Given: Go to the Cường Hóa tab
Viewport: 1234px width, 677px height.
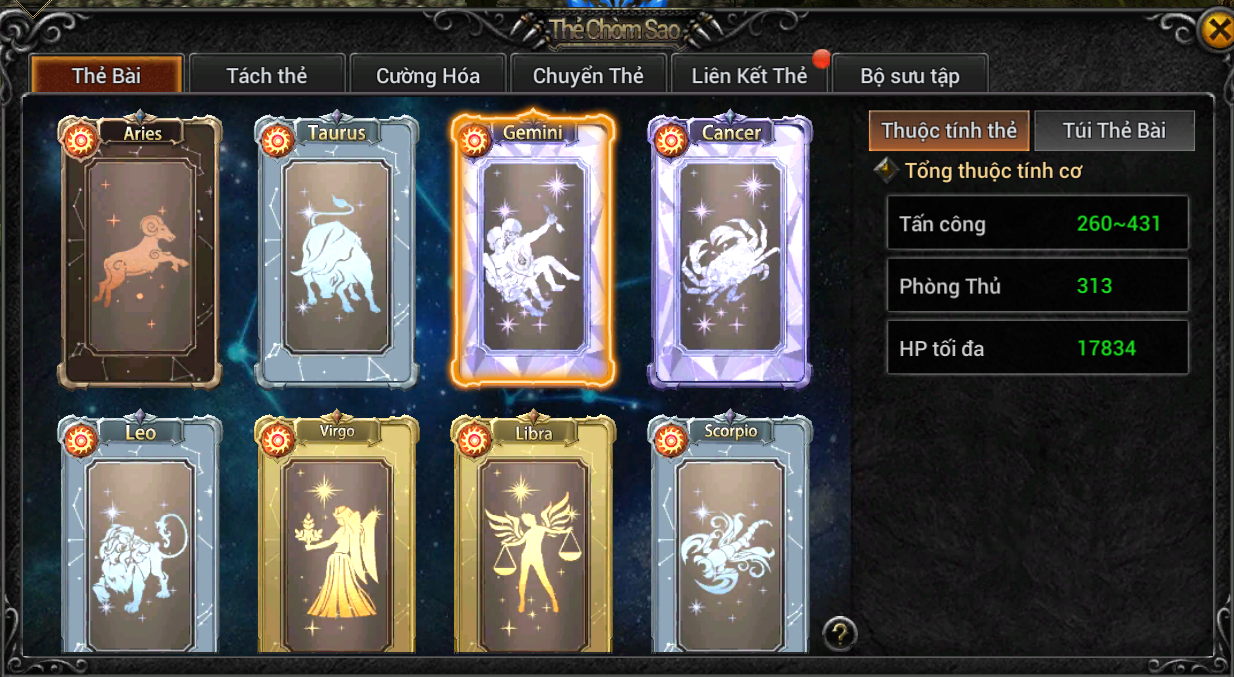Looking at the screenshot, I should pos(428,76).
